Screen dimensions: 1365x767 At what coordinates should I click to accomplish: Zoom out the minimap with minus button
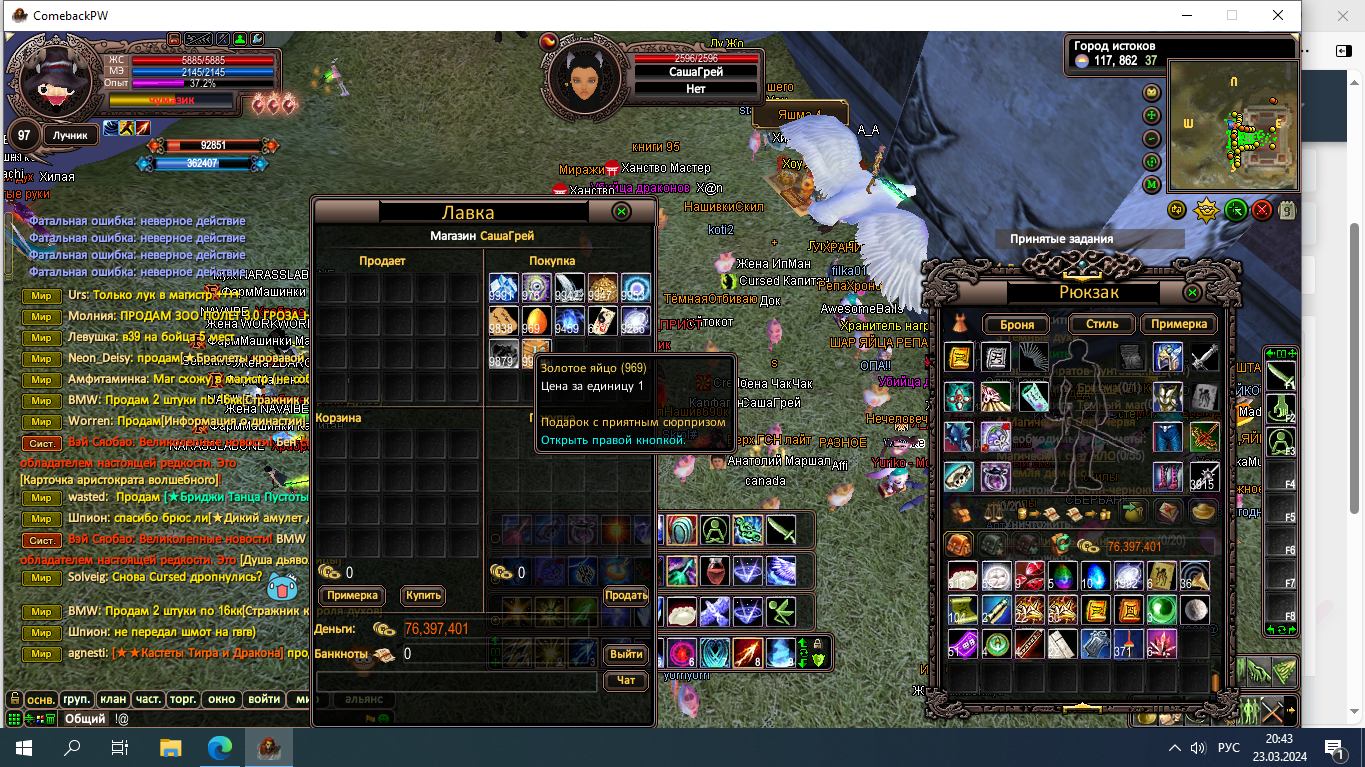coord(1152,139)
